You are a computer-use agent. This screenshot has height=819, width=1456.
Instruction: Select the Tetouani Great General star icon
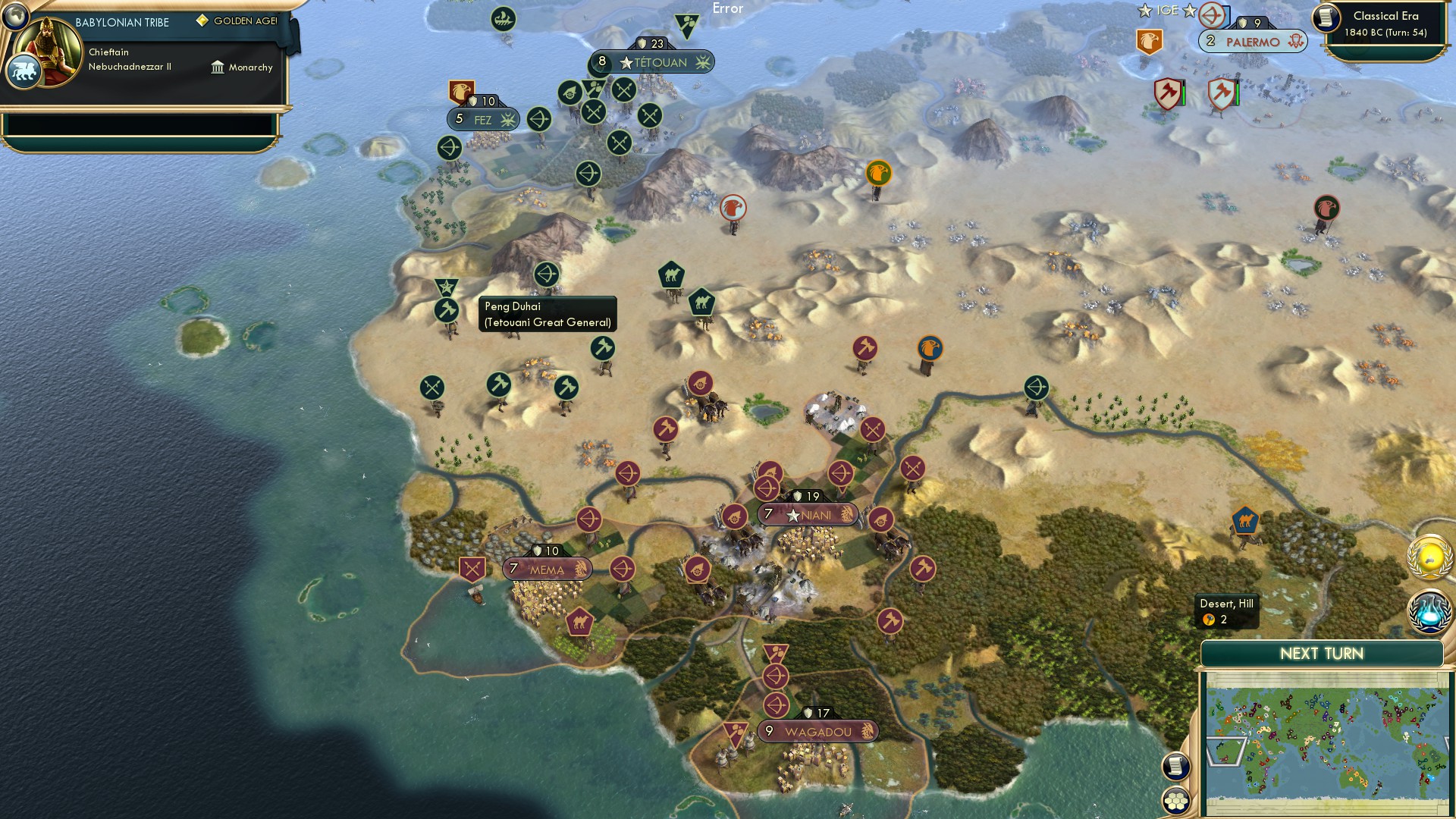[x=447, y=287]
